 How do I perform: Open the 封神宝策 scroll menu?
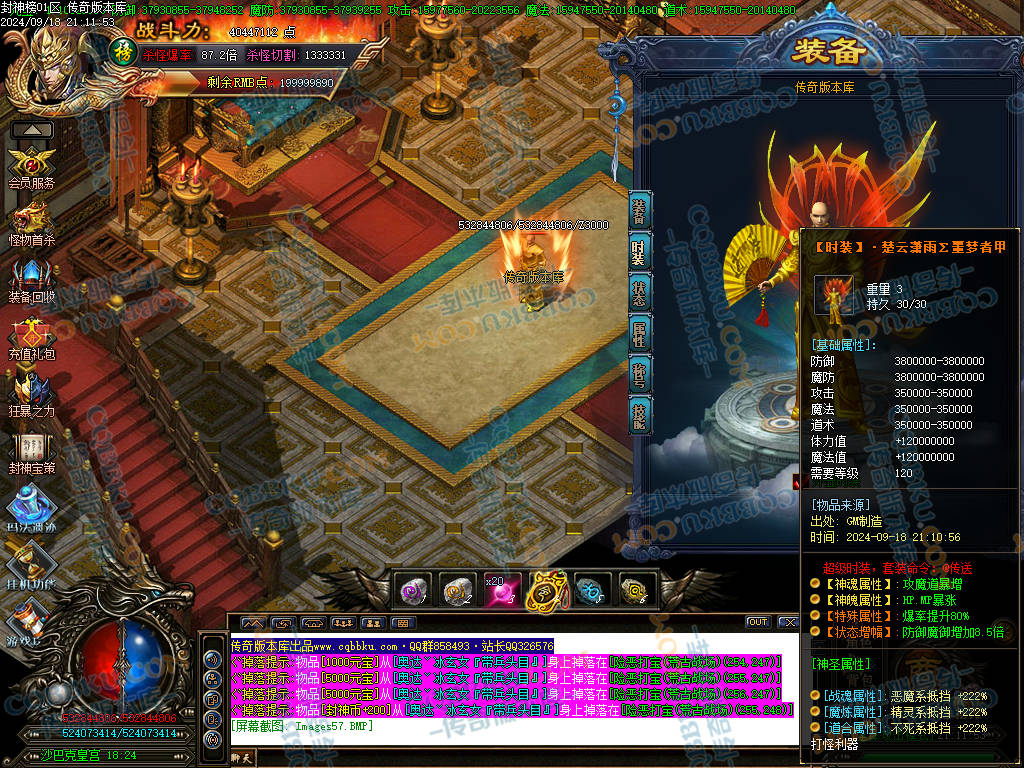(x=32, y=449)
